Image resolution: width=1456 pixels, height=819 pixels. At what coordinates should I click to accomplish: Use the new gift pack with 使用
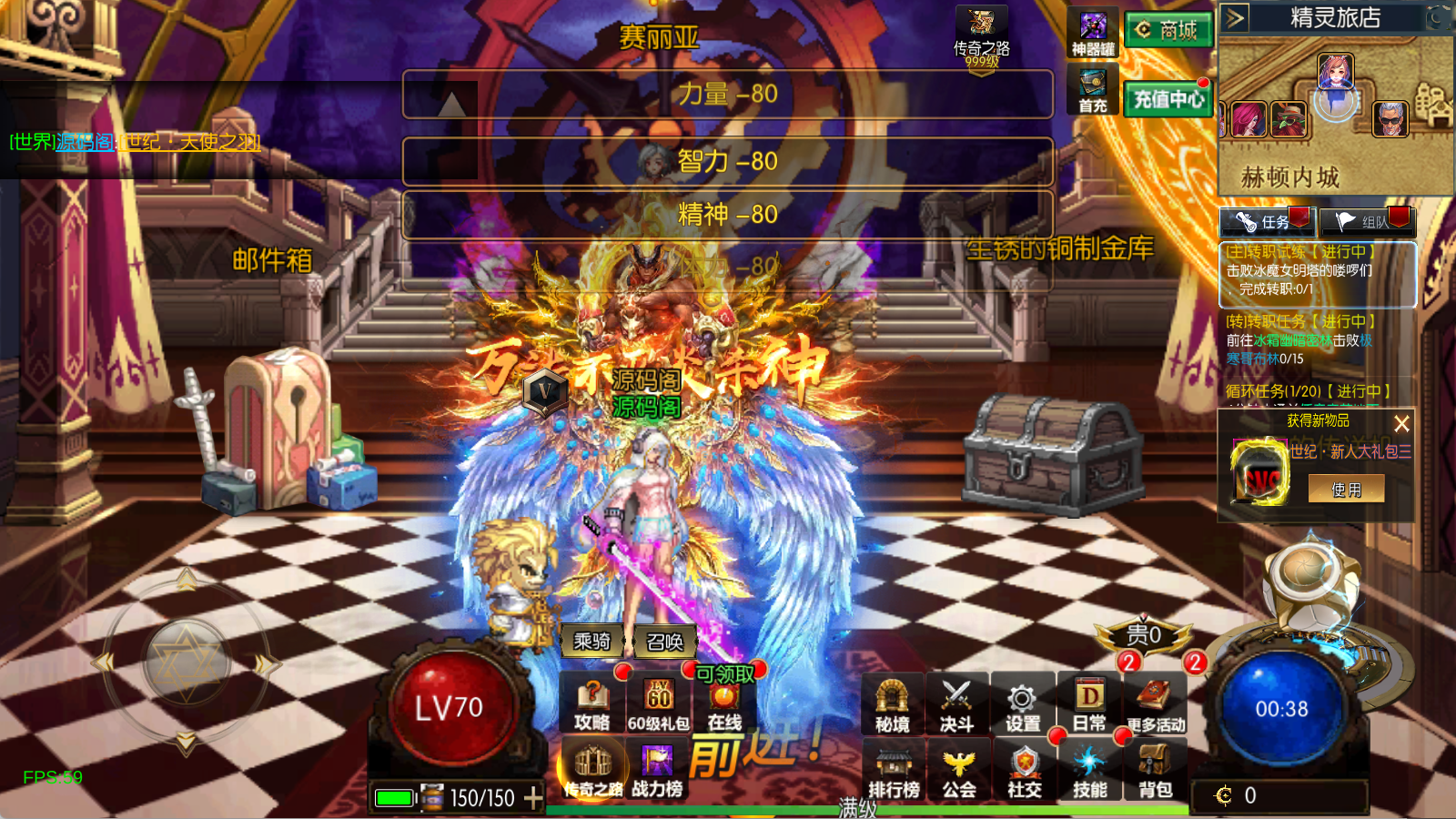click(x=1346, y=490)
